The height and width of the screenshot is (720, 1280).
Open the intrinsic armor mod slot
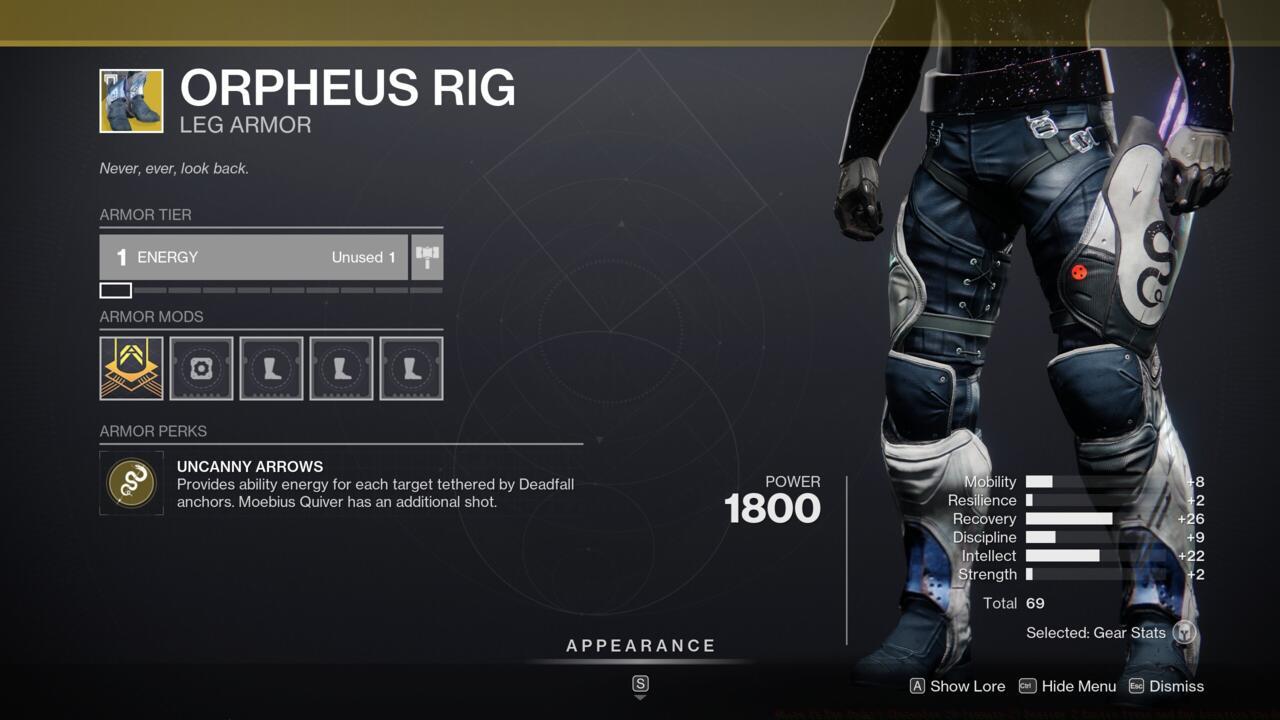(x=130, y=368)
